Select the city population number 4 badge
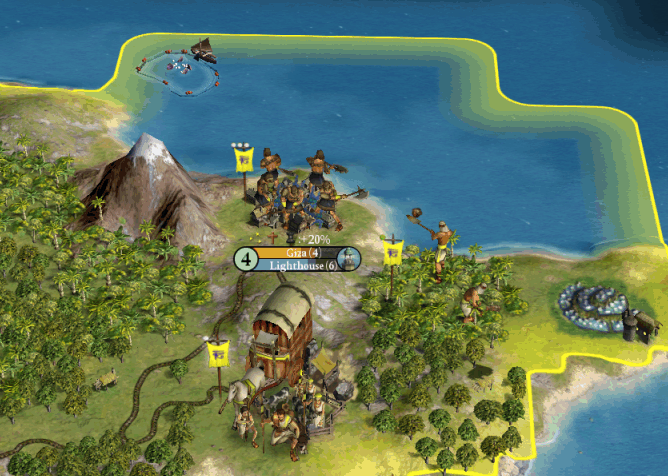This screenshot has width=668, height=476. (x=246, y=259)
